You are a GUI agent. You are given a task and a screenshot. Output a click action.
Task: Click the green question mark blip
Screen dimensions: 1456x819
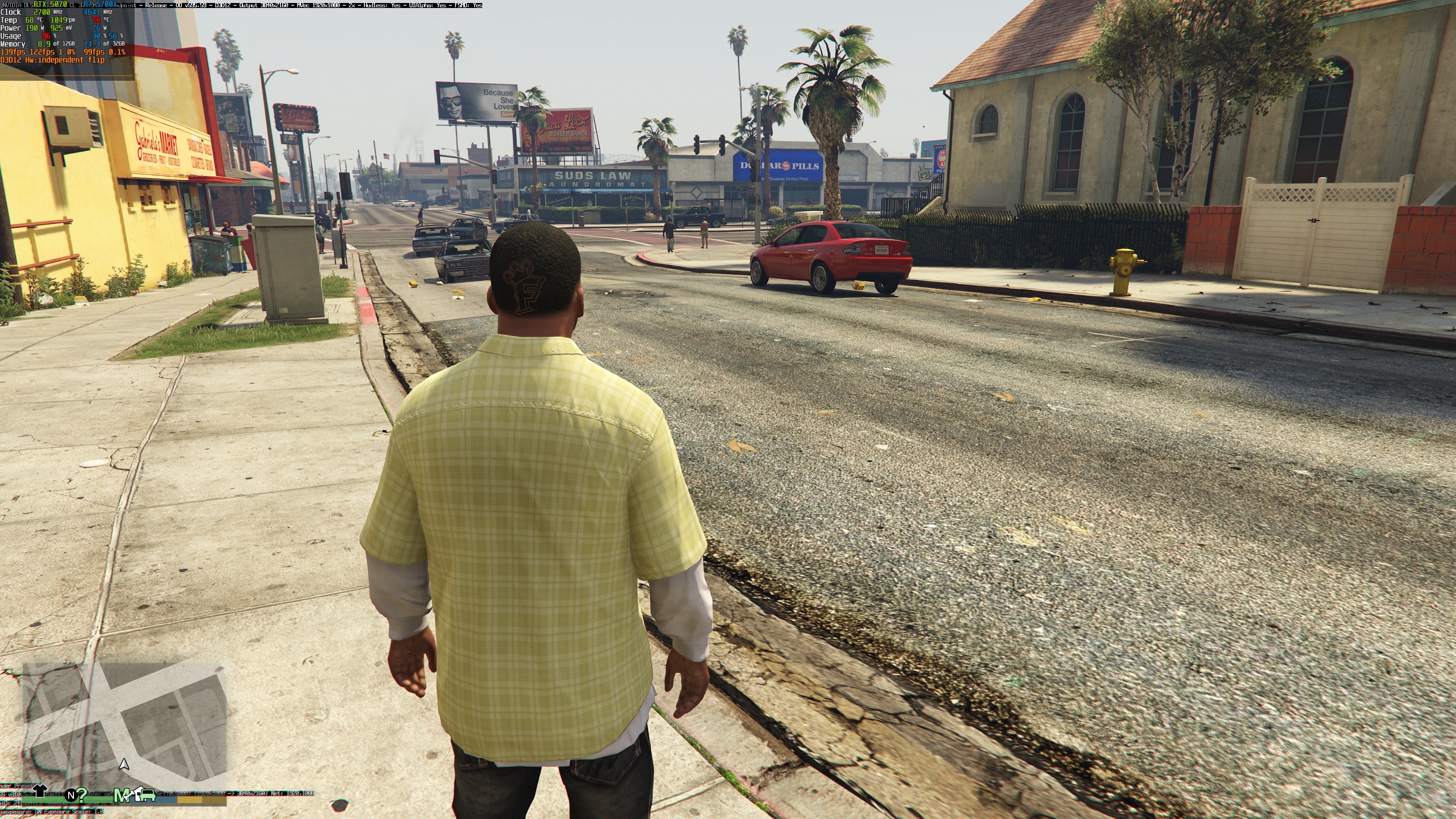(x=82, y=794)
